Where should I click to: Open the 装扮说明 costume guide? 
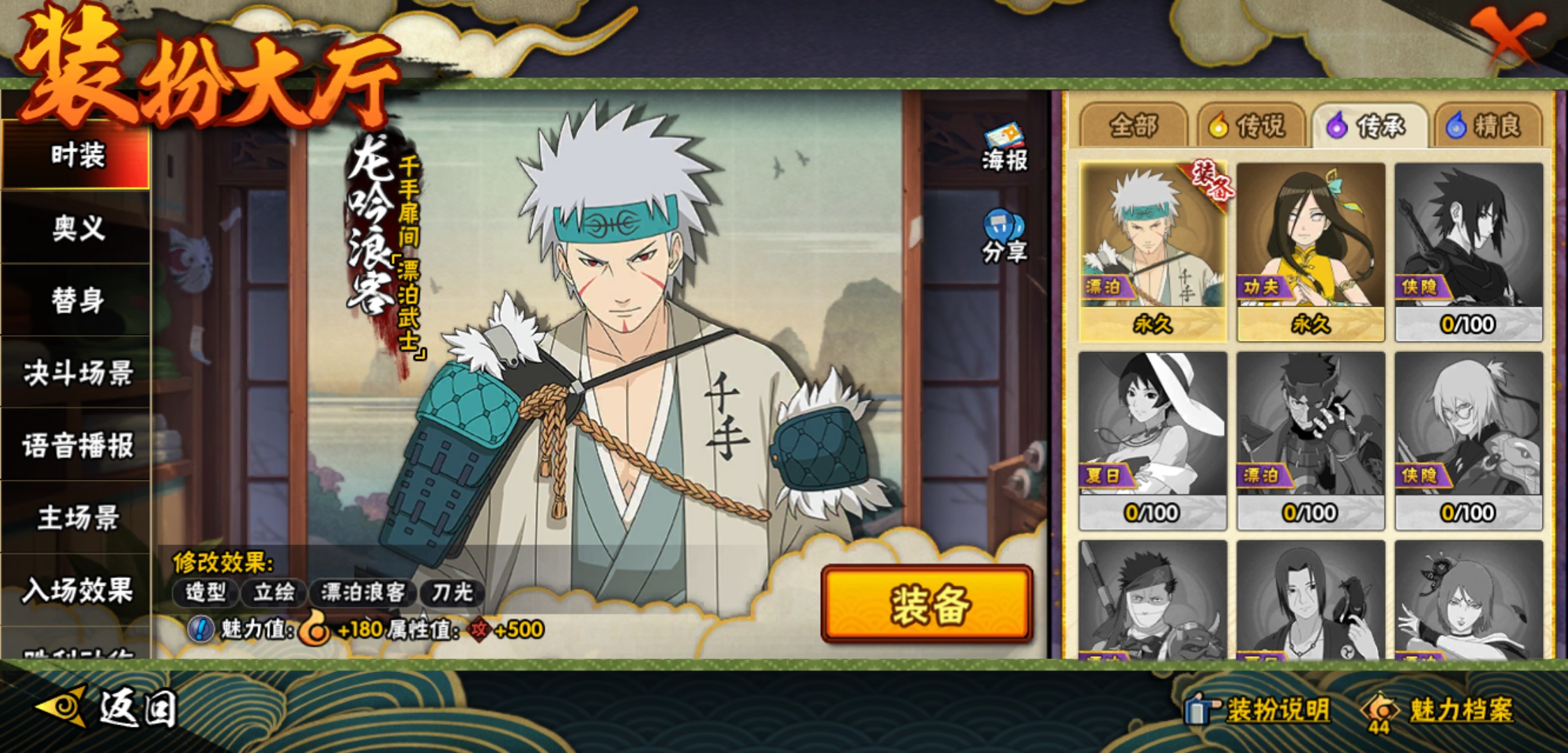[1259, 710]
